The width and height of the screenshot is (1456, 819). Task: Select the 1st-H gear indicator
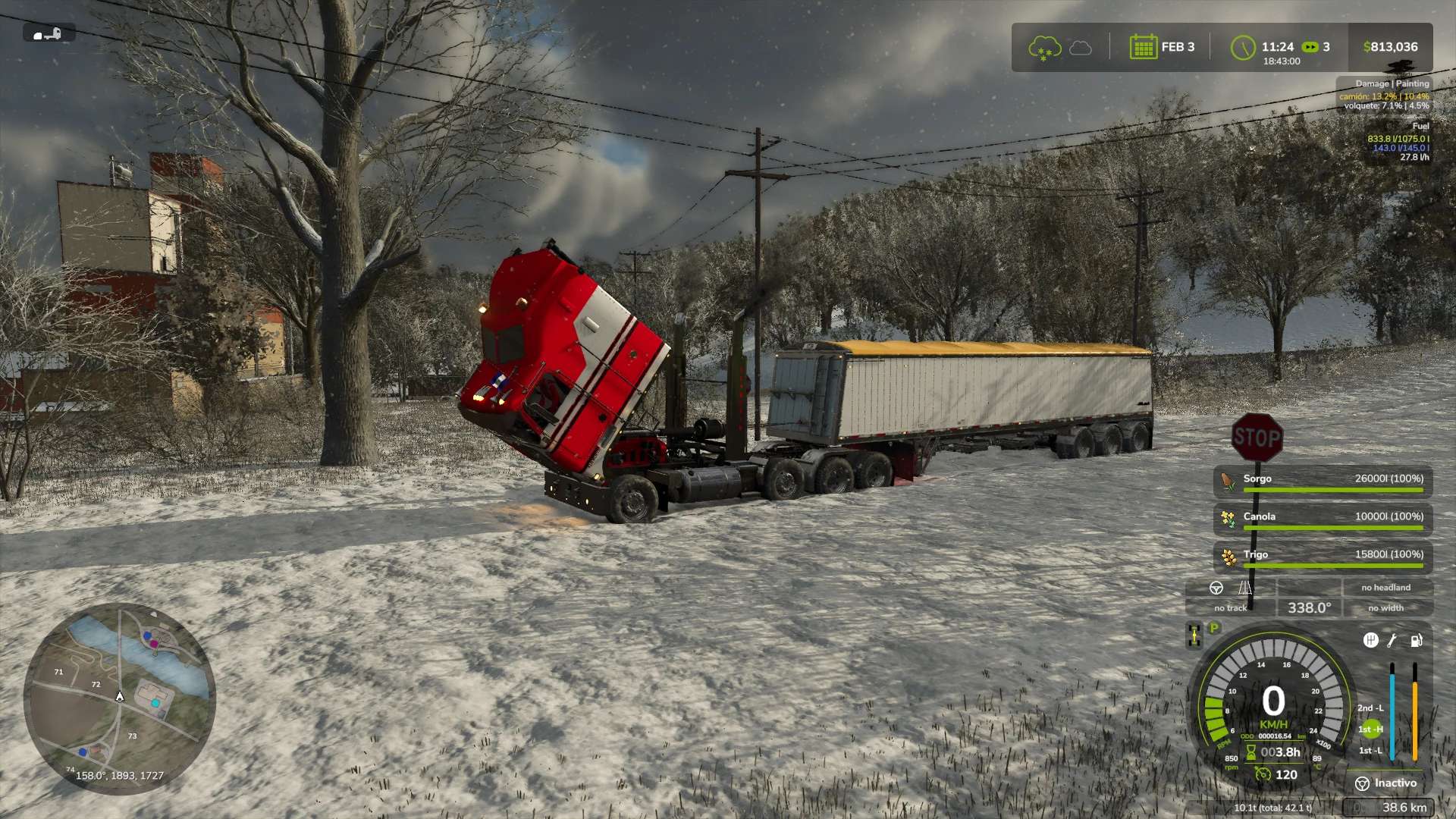tap(1370, 730)
